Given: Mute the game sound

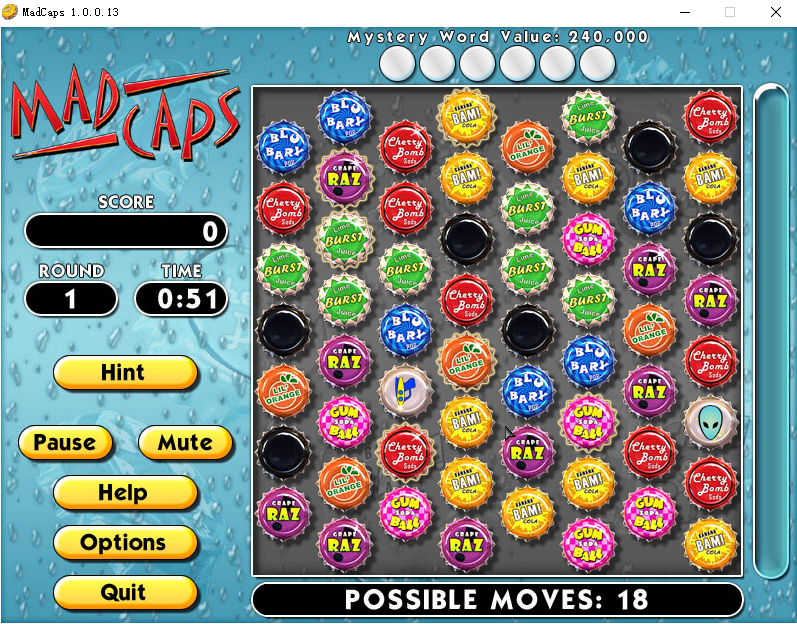Looking at the screenshot, I should click(185, 443).
